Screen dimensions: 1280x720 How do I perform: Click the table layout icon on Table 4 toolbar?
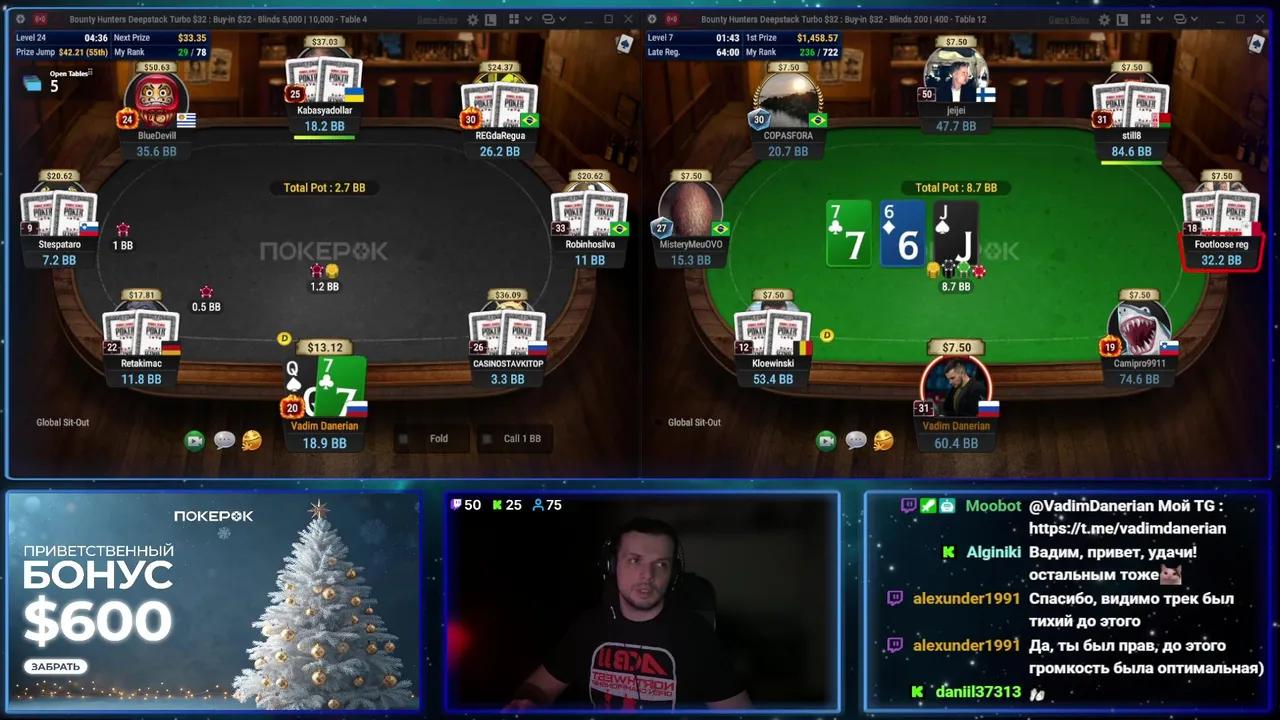pyautogui.click(x=489, y=19)
